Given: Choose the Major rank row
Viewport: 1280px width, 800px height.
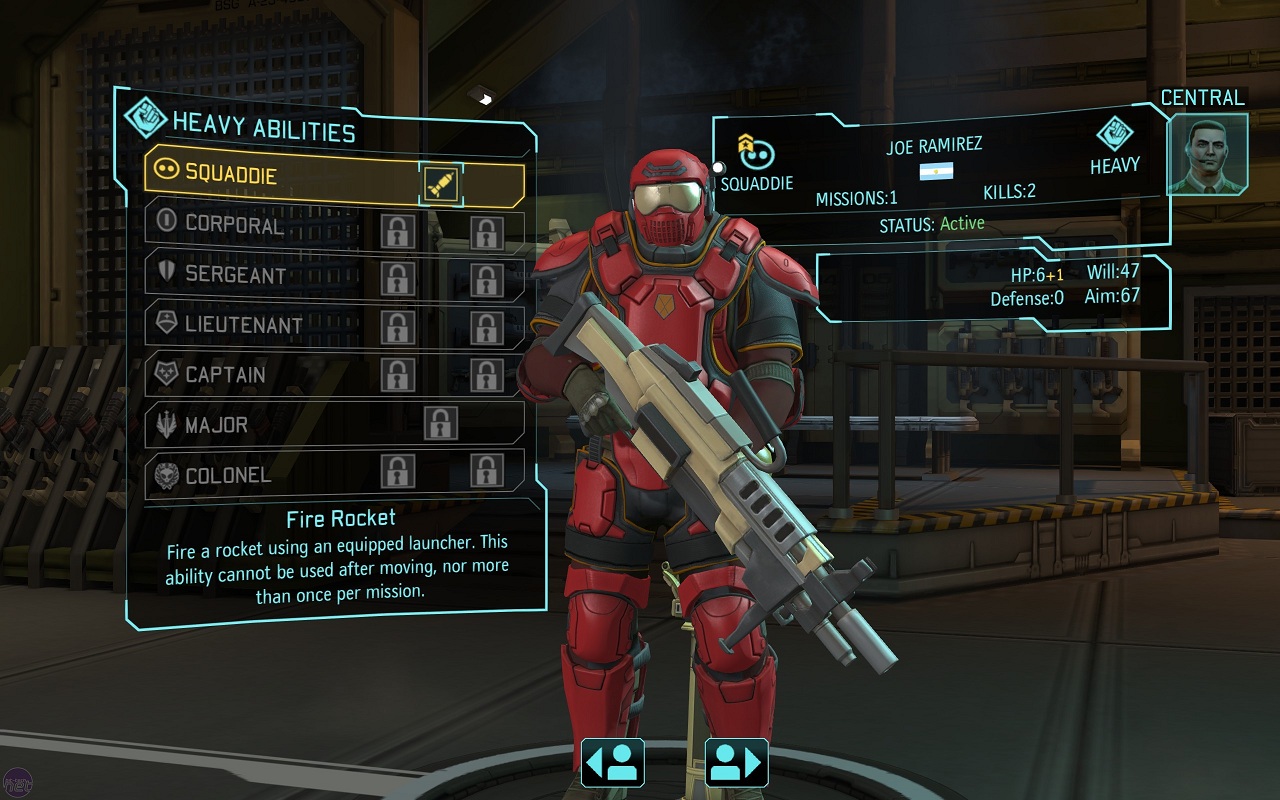Looking at the screenshot, I should 260,425.
